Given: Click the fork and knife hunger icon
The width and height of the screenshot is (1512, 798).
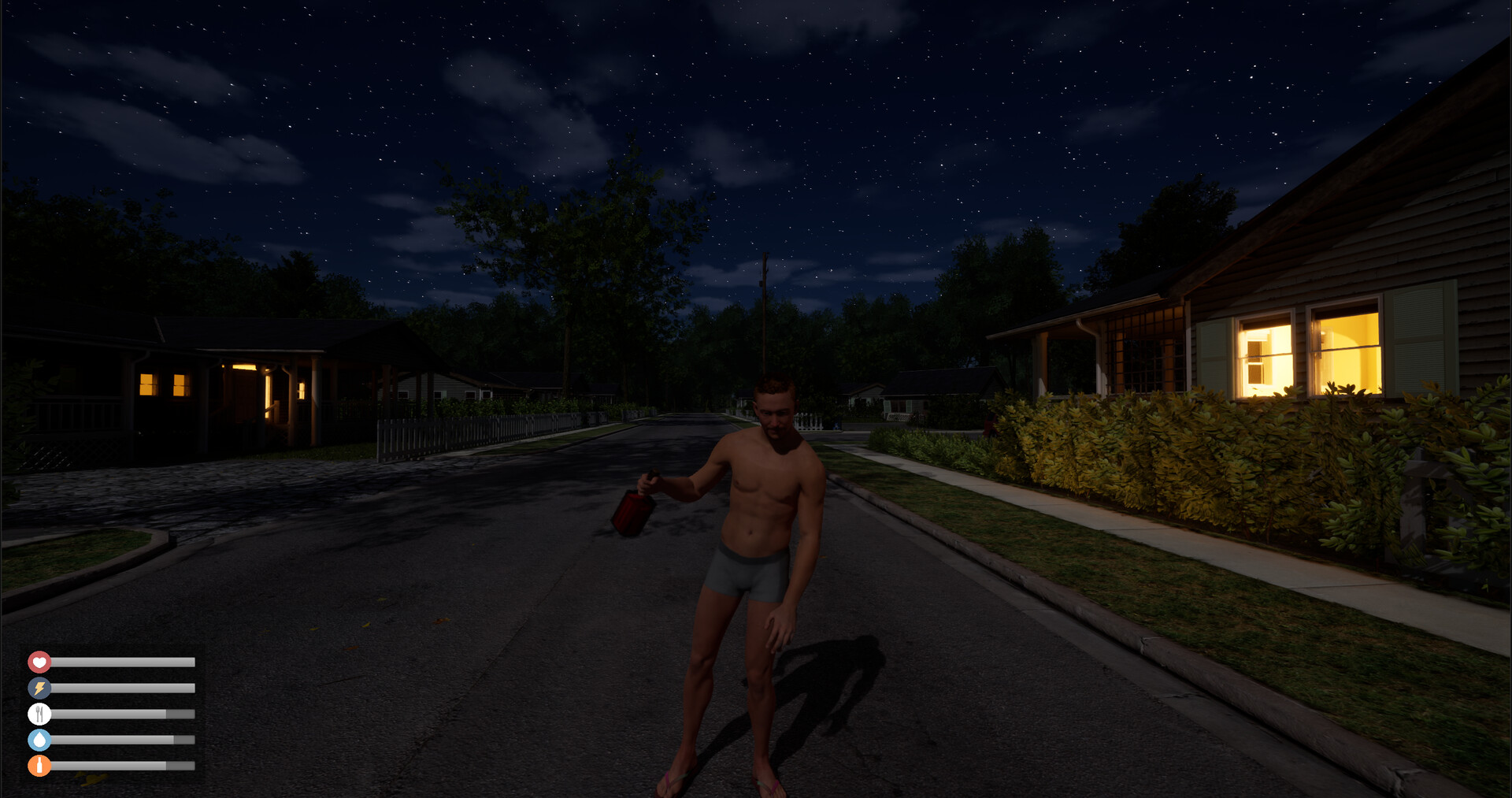Looking at the screenshot, I should pos(39,713).
